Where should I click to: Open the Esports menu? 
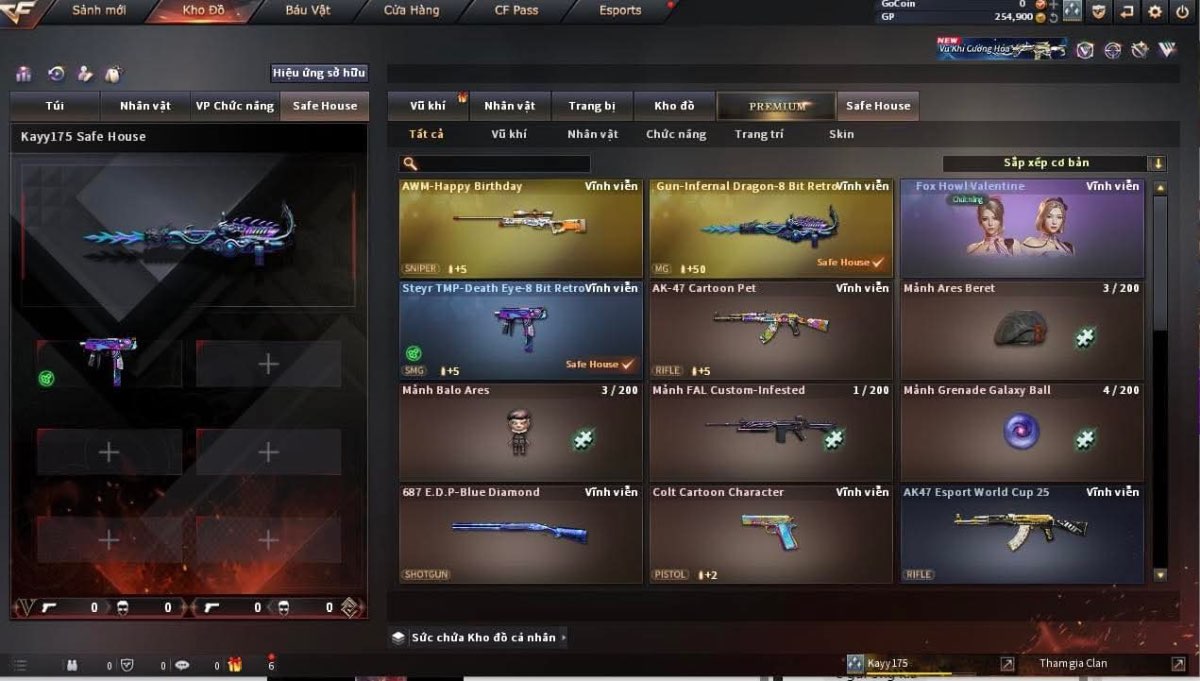click(x=620, y=11)
